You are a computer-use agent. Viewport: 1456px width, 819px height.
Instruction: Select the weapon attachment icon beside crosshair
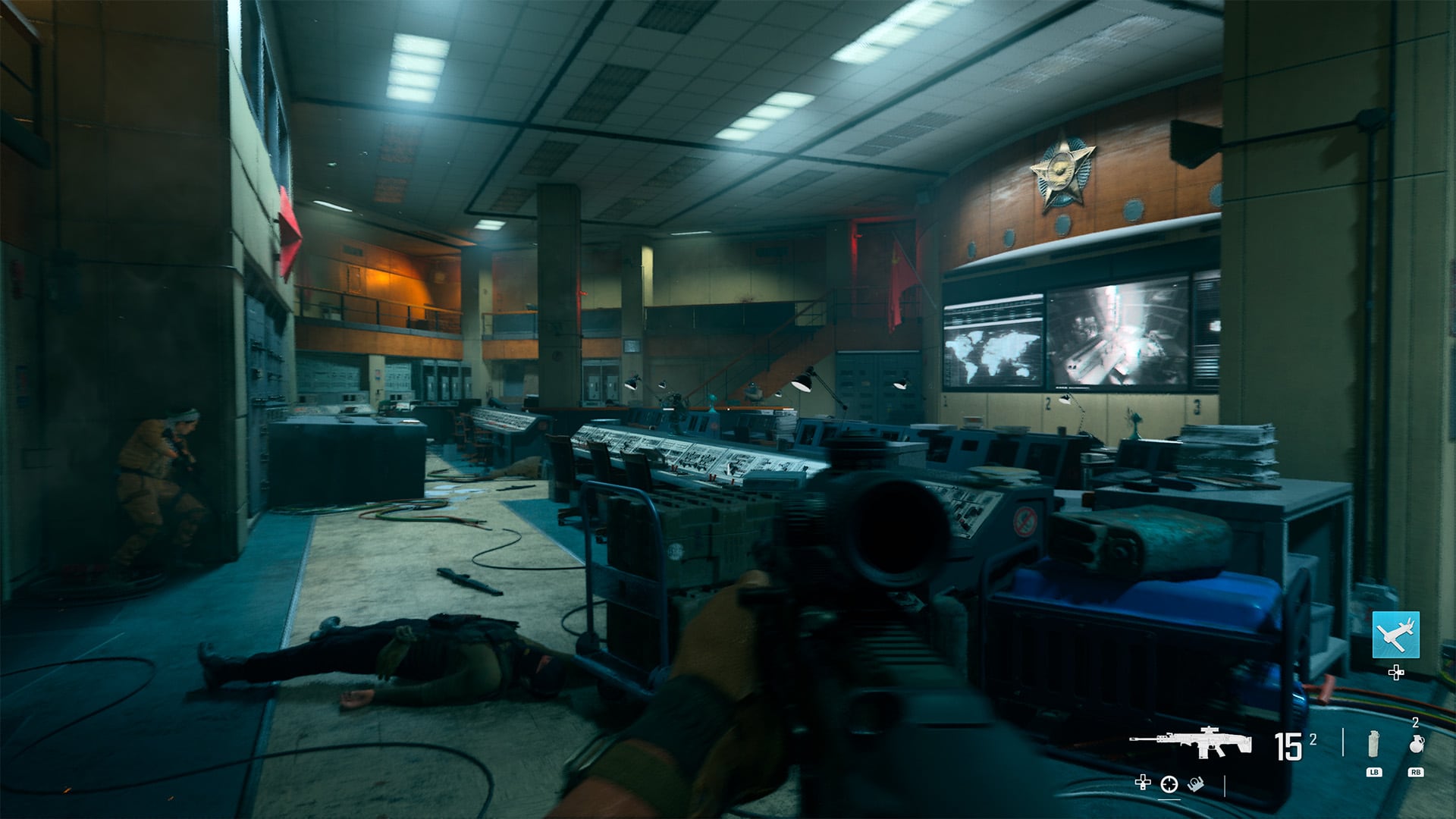click(1194, 783)
